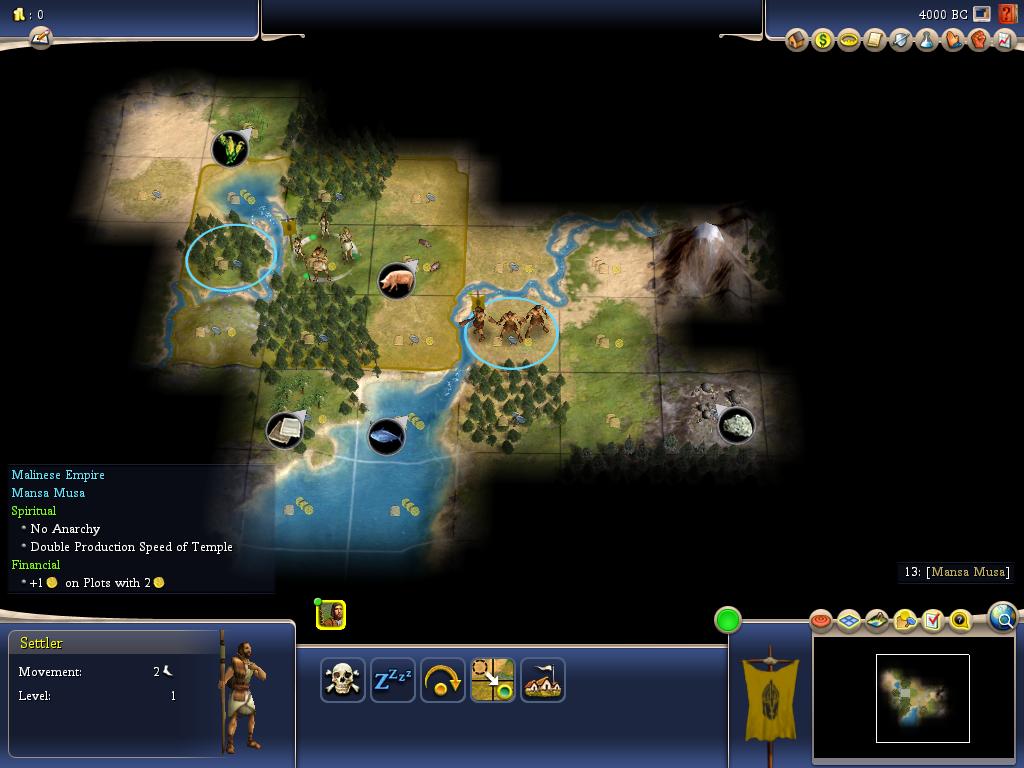Open the Military Advisor shield icon

901,40
